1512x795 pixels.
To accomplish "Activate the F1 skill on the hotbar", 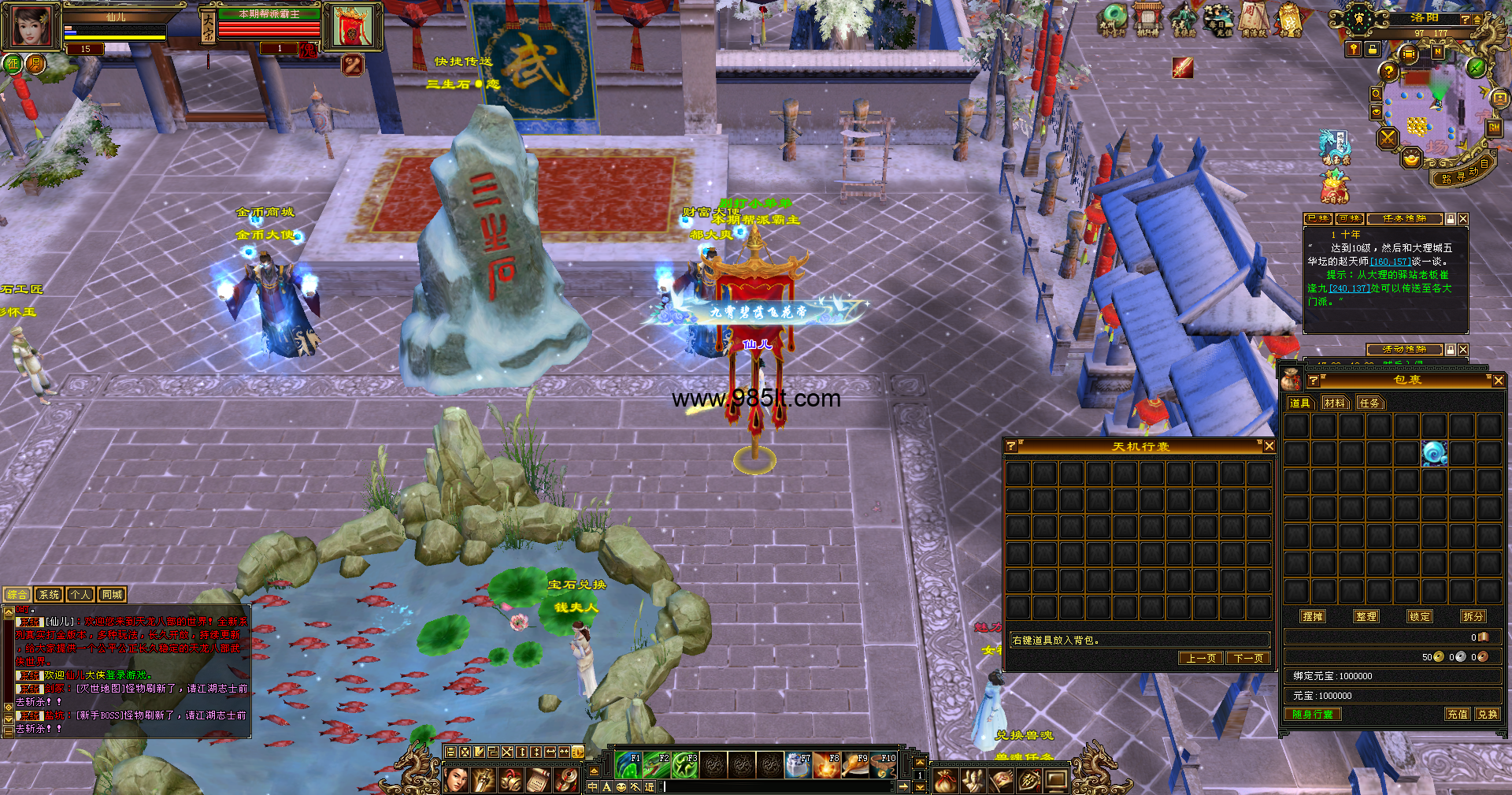I will pos(629,763).
